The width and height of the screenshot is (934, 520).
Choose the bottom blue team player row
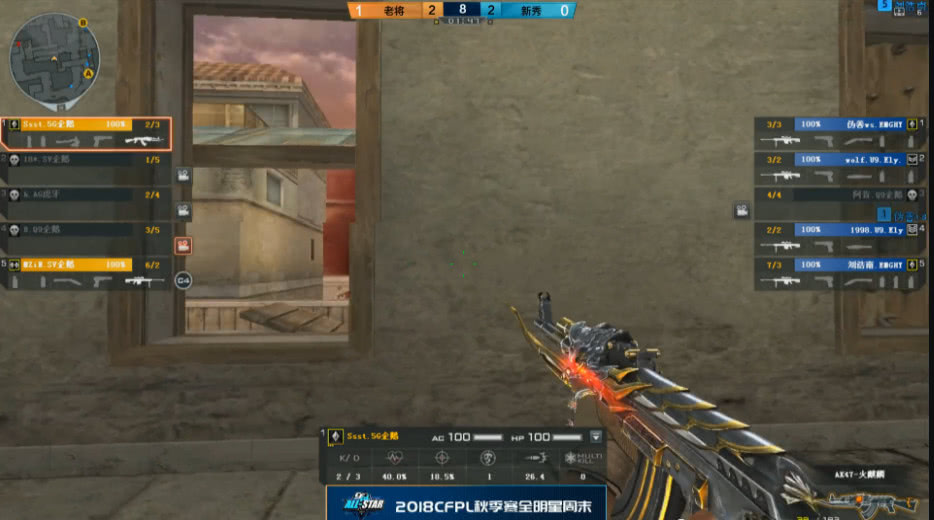(x=836, y=273)
